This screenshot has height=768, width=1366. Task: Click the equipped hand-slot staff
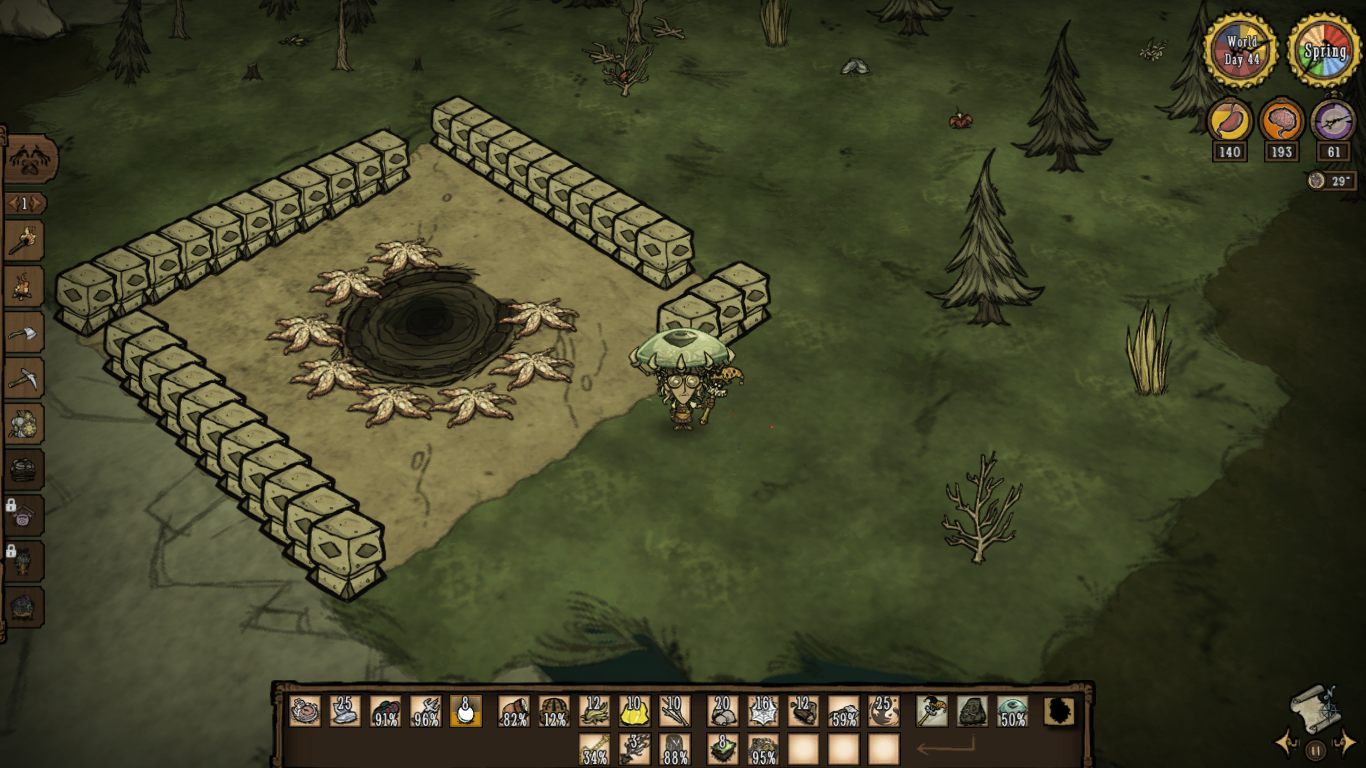(x=932, y=711)
